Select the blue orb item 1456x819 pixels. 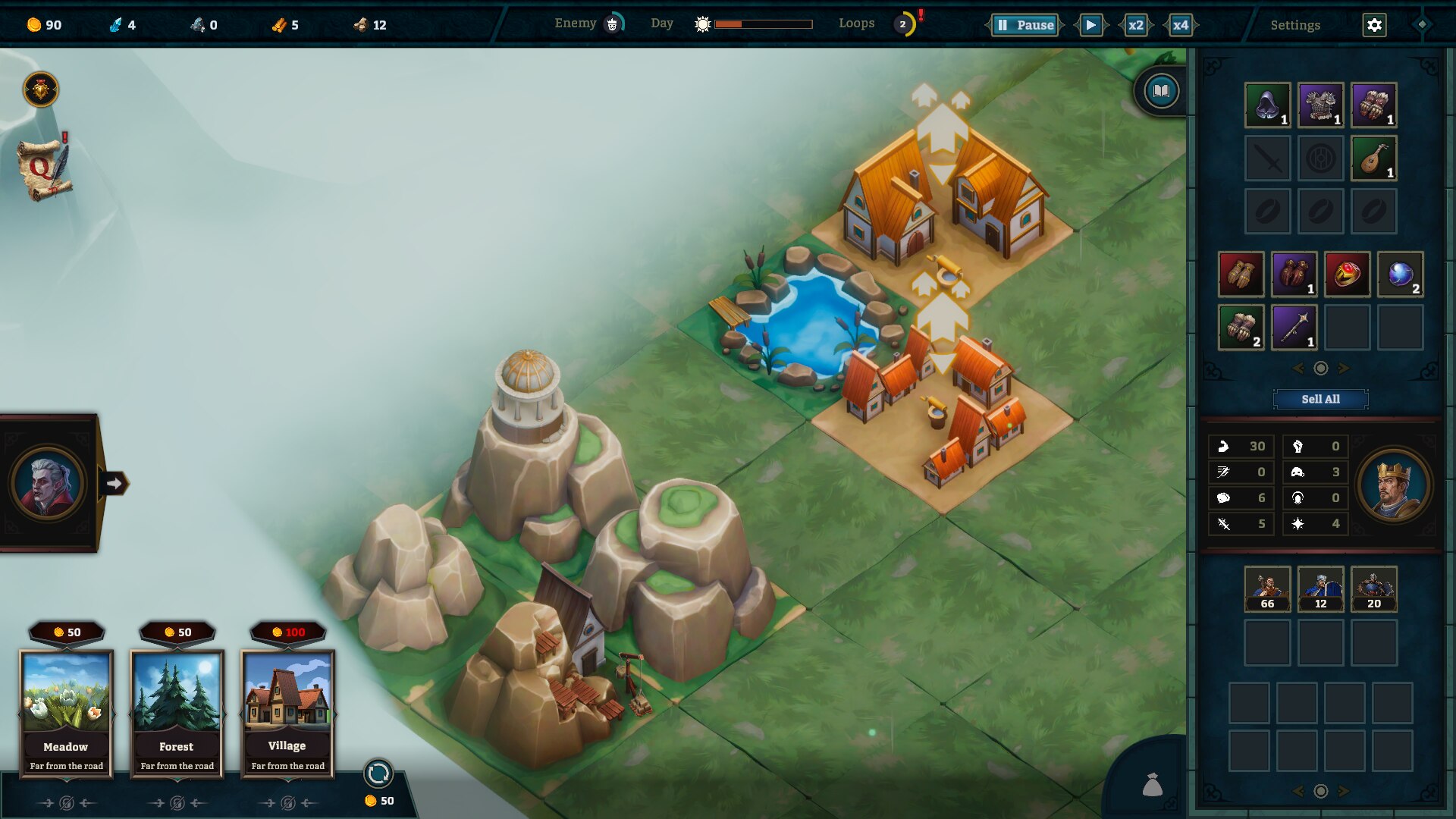[1400, 274]
